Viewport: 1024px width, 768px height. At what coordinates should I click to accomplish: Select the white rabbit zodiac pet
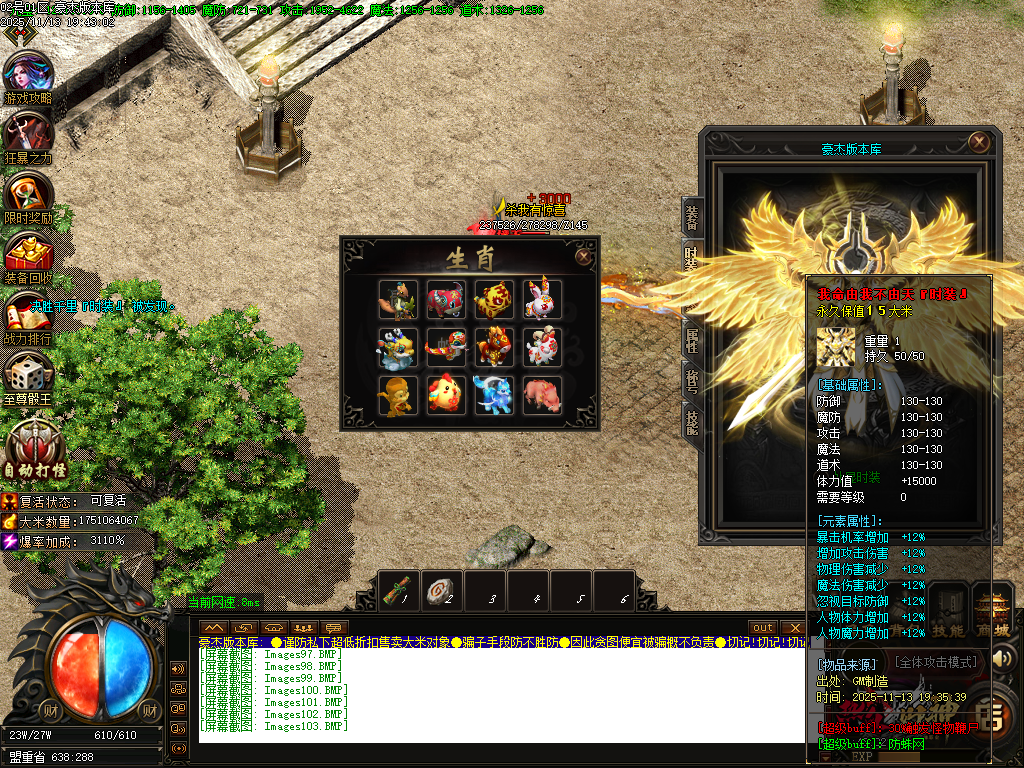pos(542,299)
